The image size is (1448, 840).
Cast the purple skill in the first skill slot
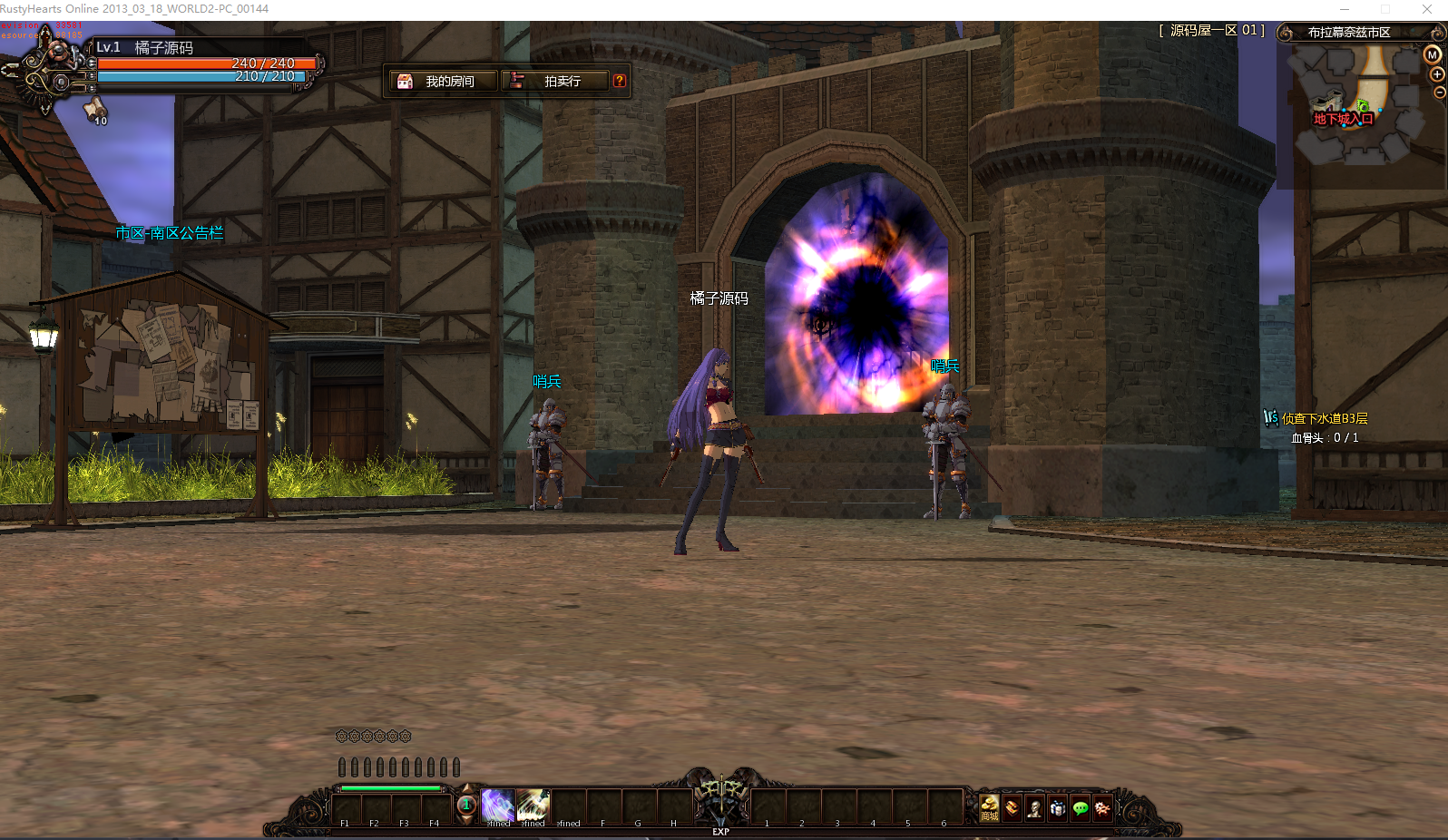pos(497,806)
